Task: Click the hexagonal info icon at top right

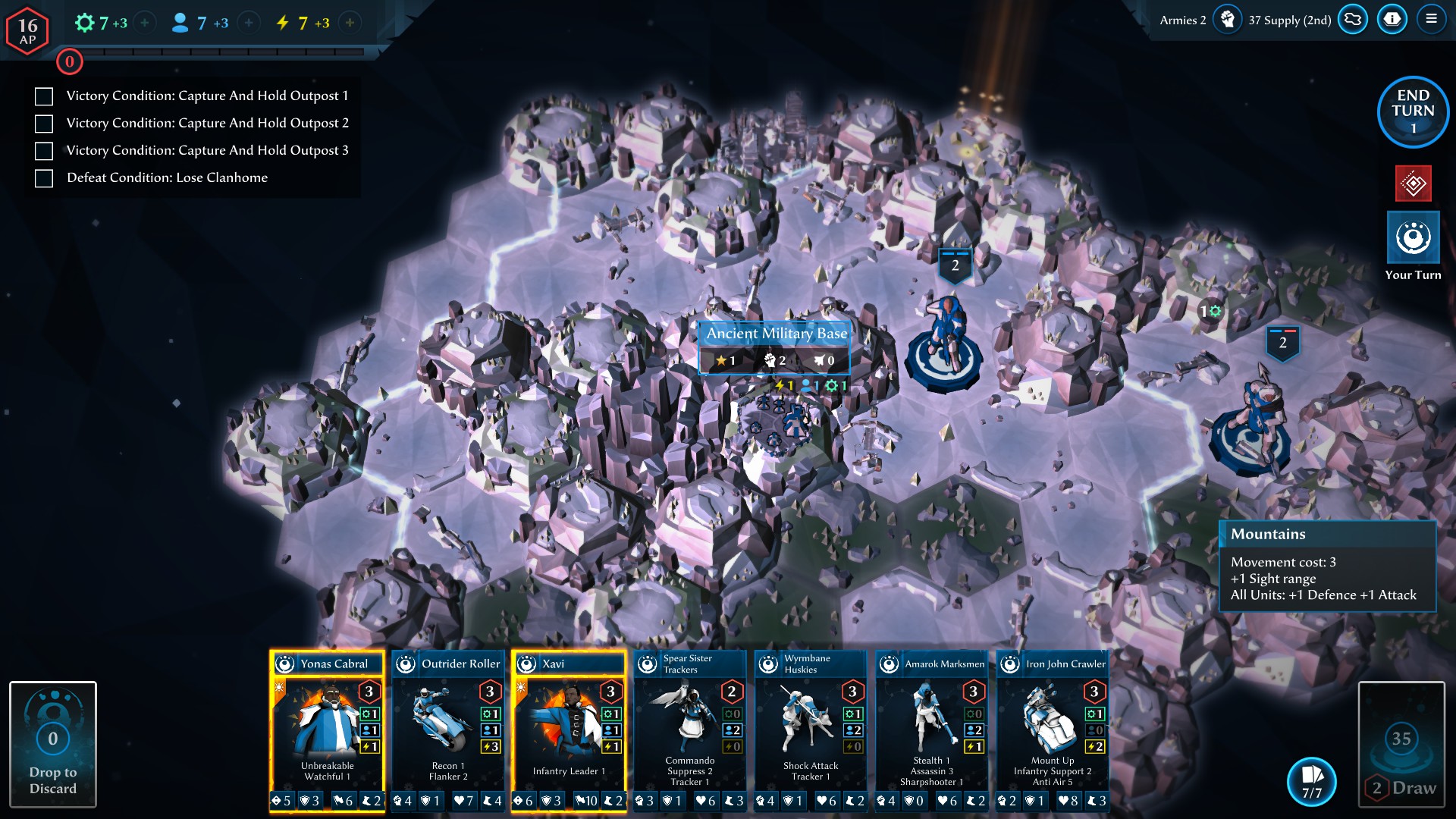Action: point(1392,20)
